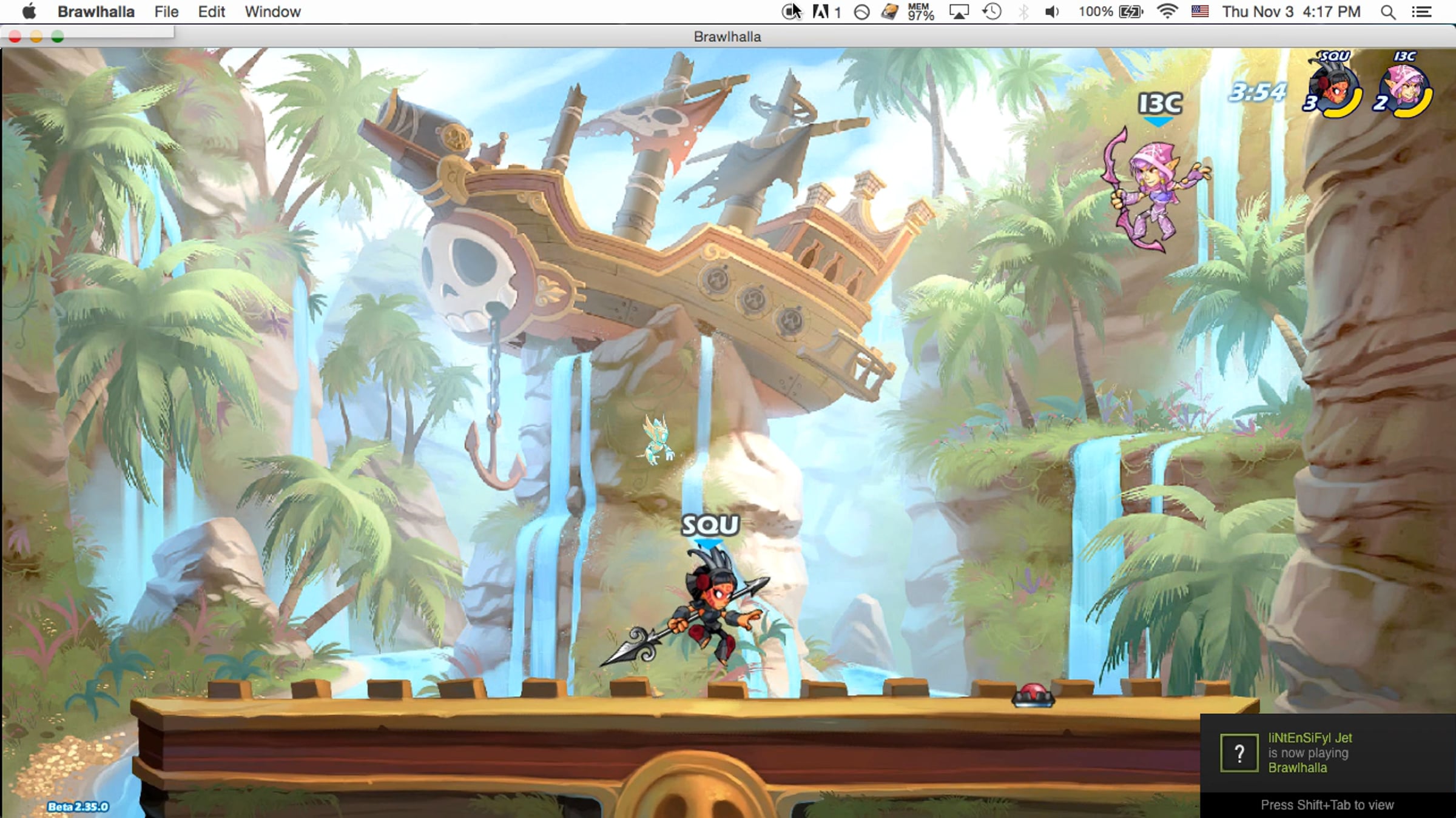Screen dimensions: 1456x818
Task: Close the Brawlhalla window with the red button
Action: coord(15,37)
